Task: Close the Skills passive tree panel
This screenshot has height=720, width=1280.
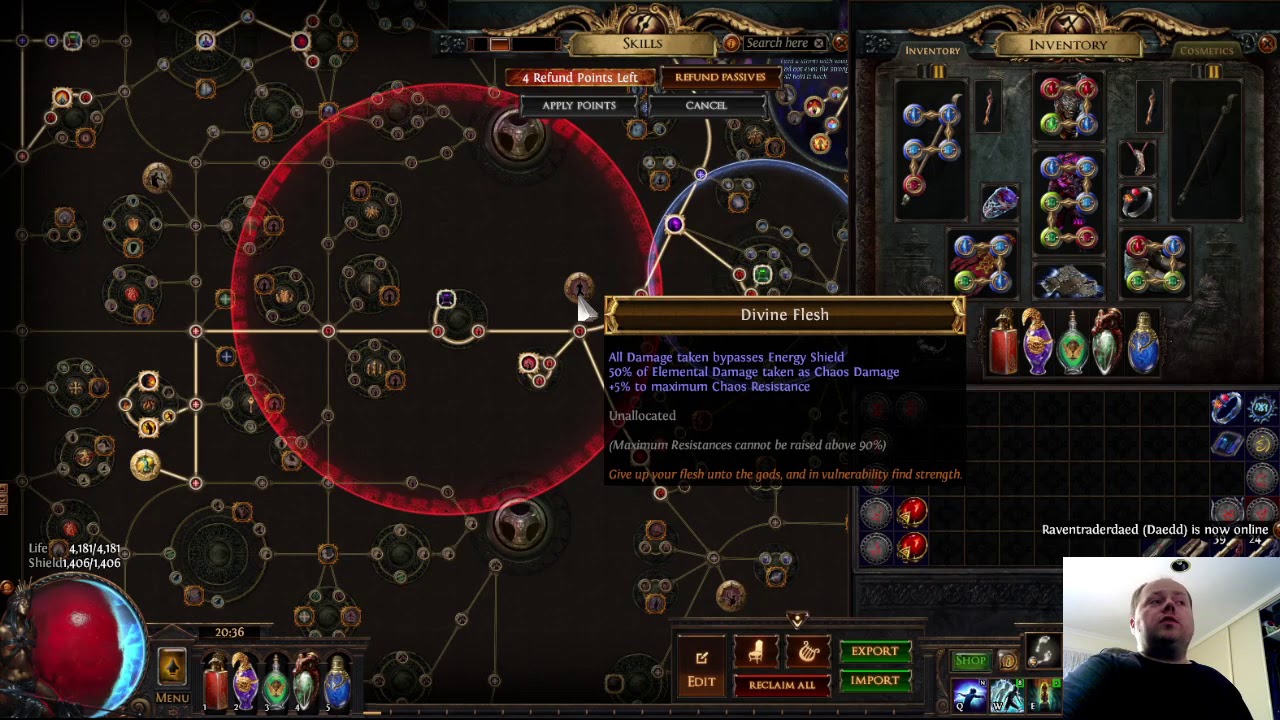Action: coord(840,43)
